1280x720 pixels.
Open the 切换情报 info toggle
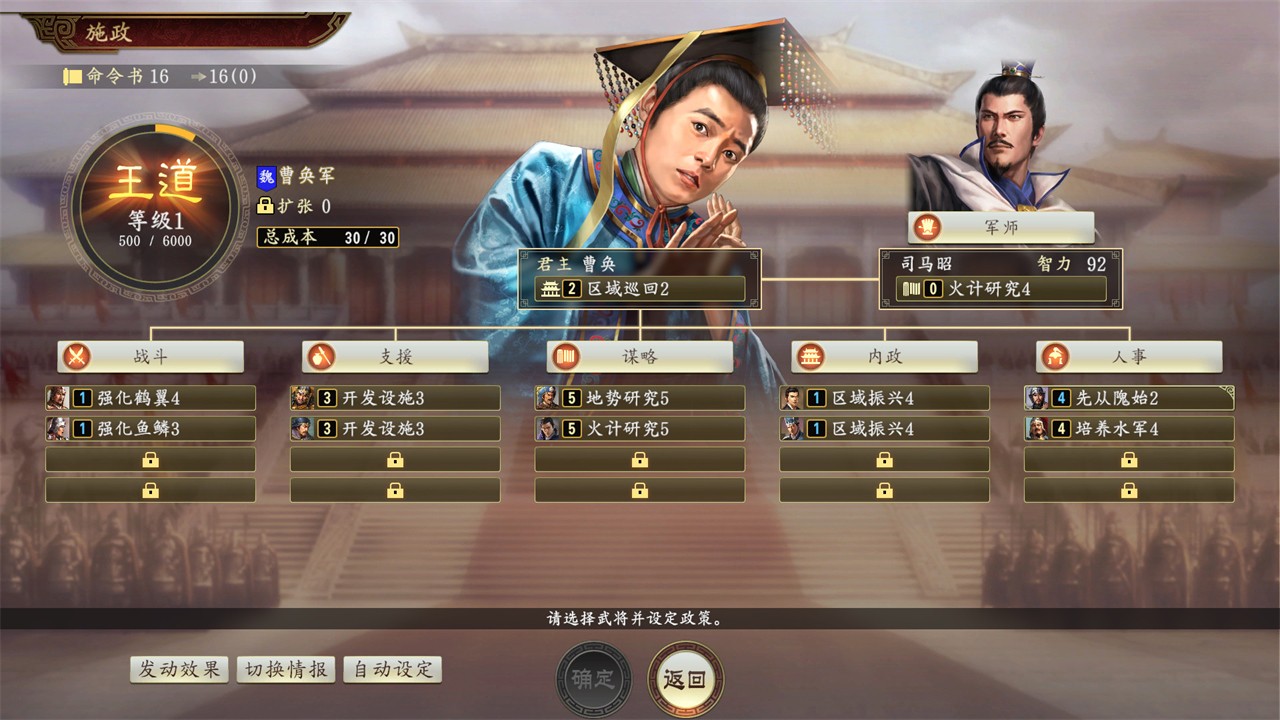(x=285, y=670)
